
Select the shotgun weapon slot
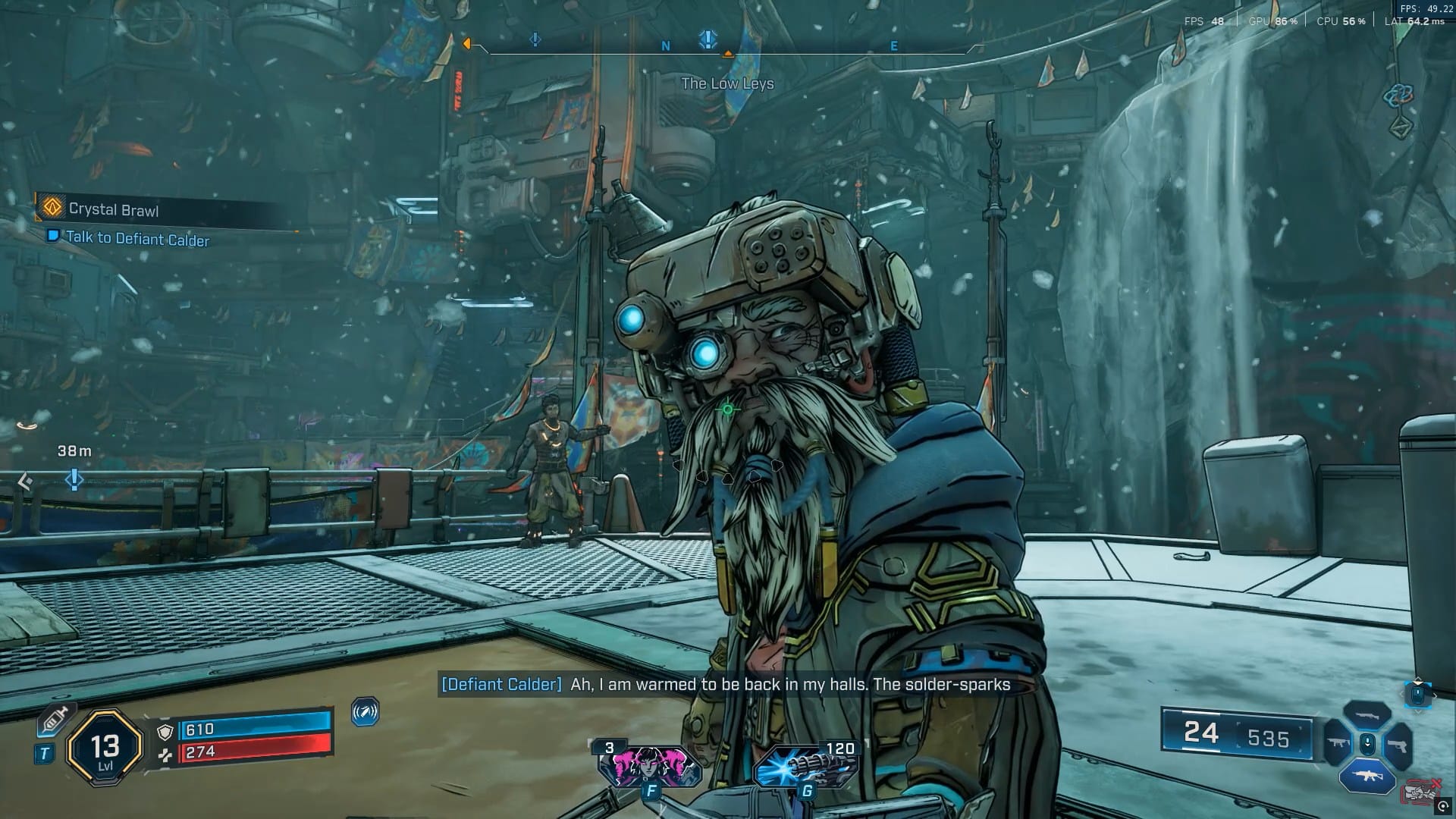point(1367,715)
